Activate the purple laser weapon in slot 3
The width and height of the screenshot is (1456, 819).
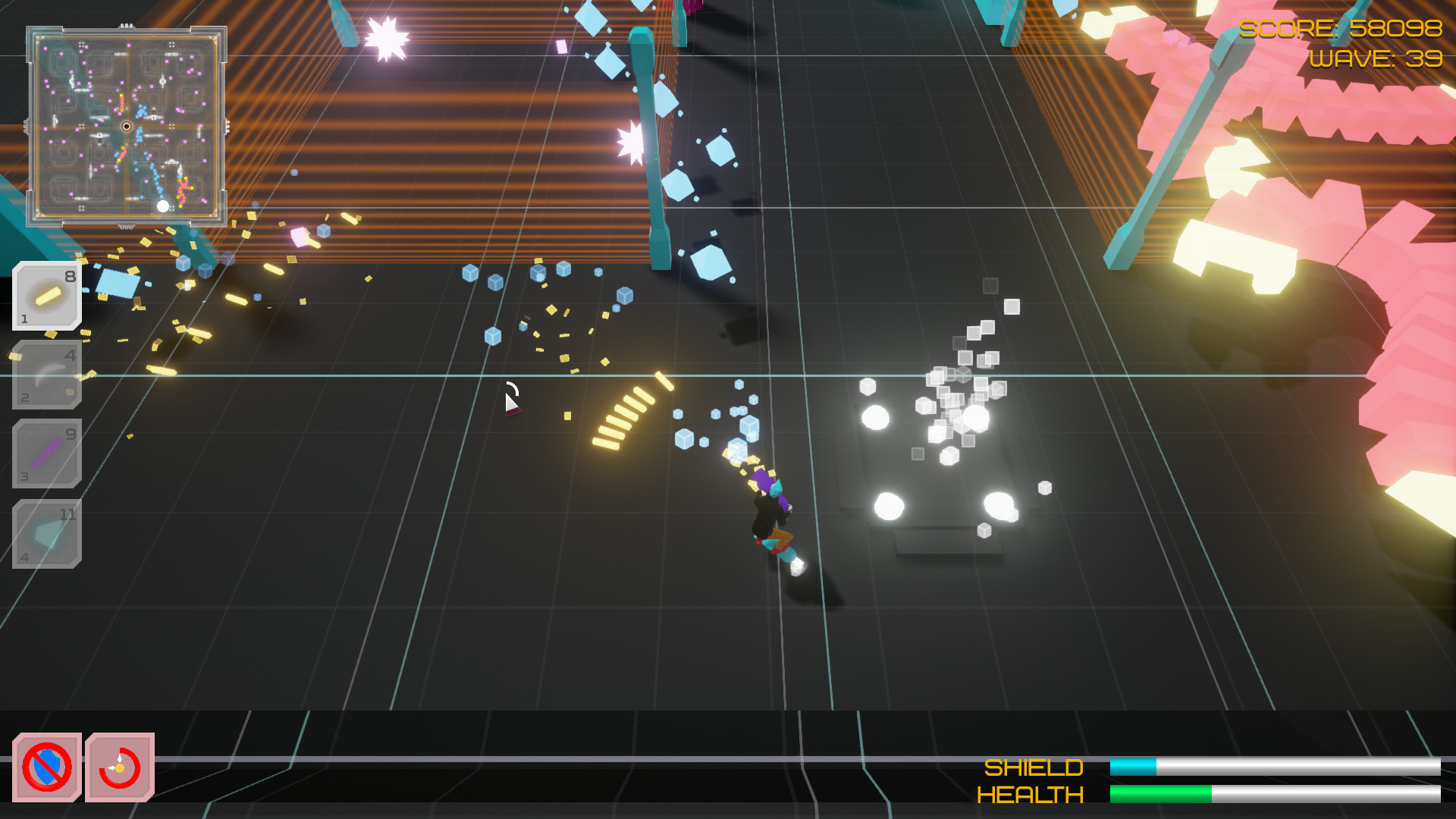pyautogui.click(x=46, y=453)
